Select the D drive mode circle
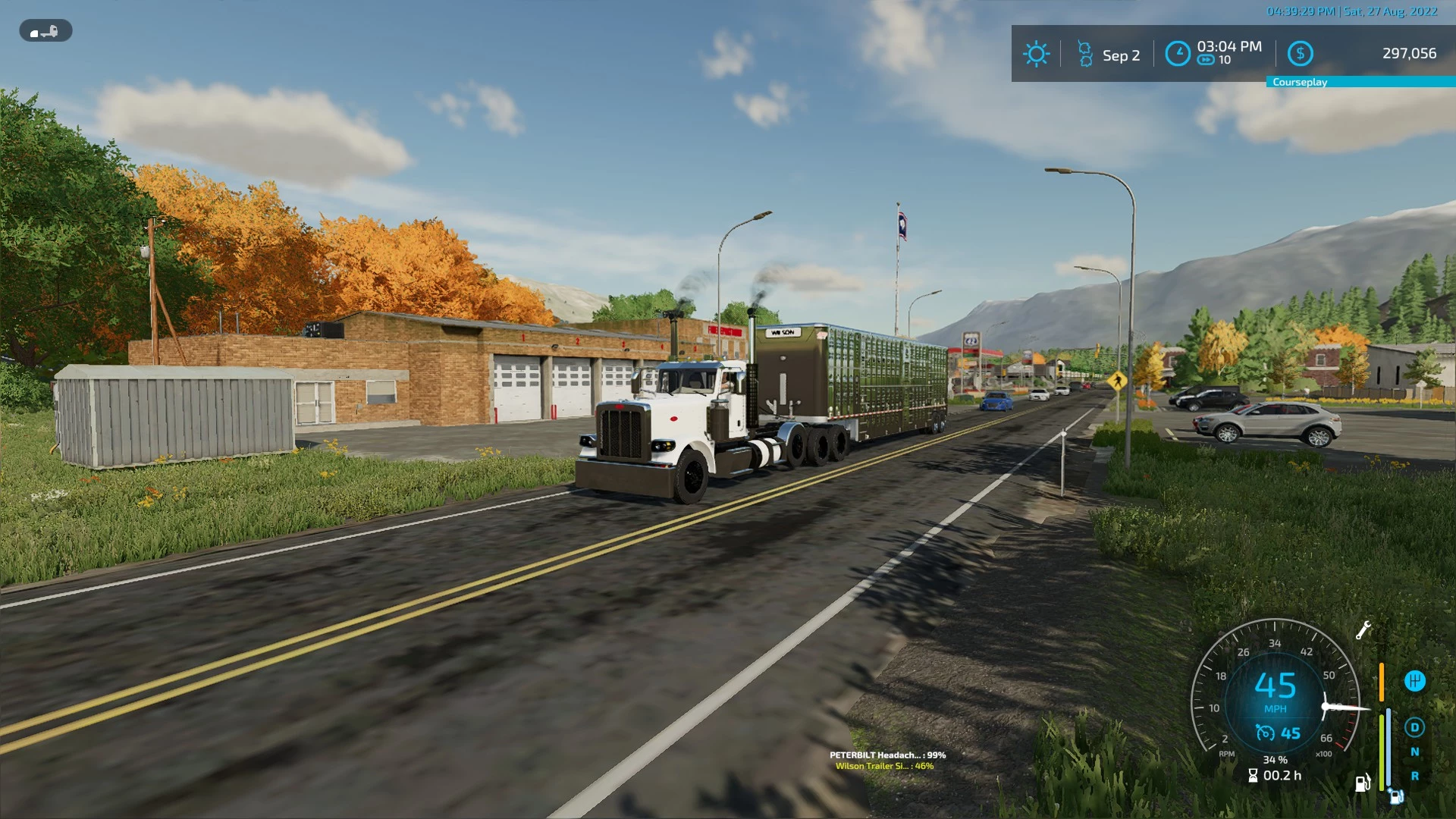 tap(1415, 728)
